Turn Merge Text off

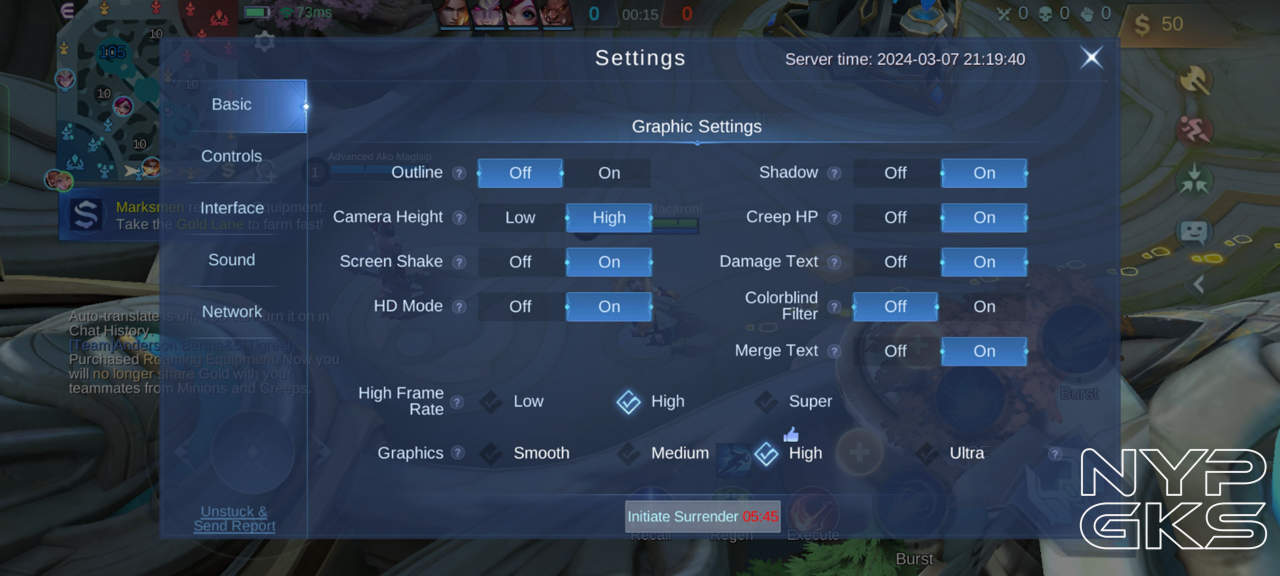[895, 351]
